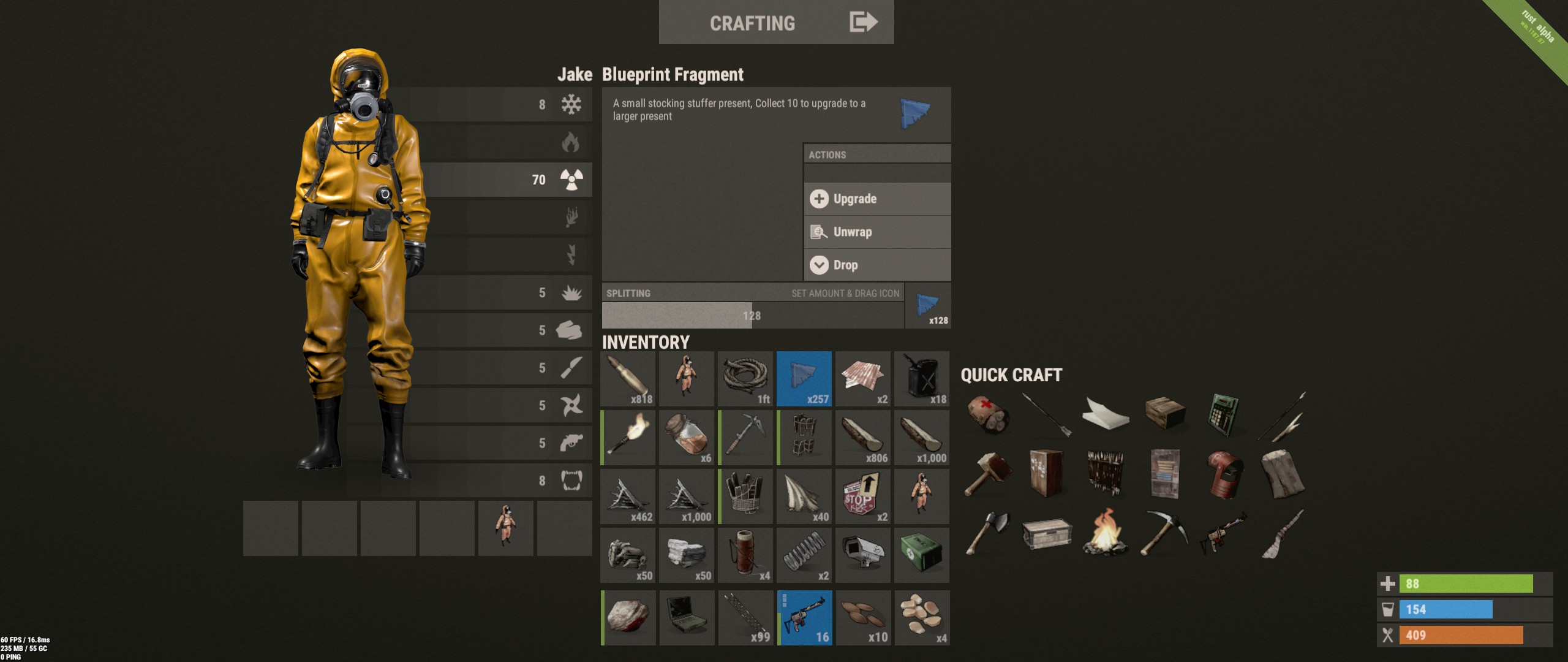Click the Upgrade action for Blueprint Fragment
Image resolution: width=1568 pixels, height=662 pixels.
click(x=877, y=199)
